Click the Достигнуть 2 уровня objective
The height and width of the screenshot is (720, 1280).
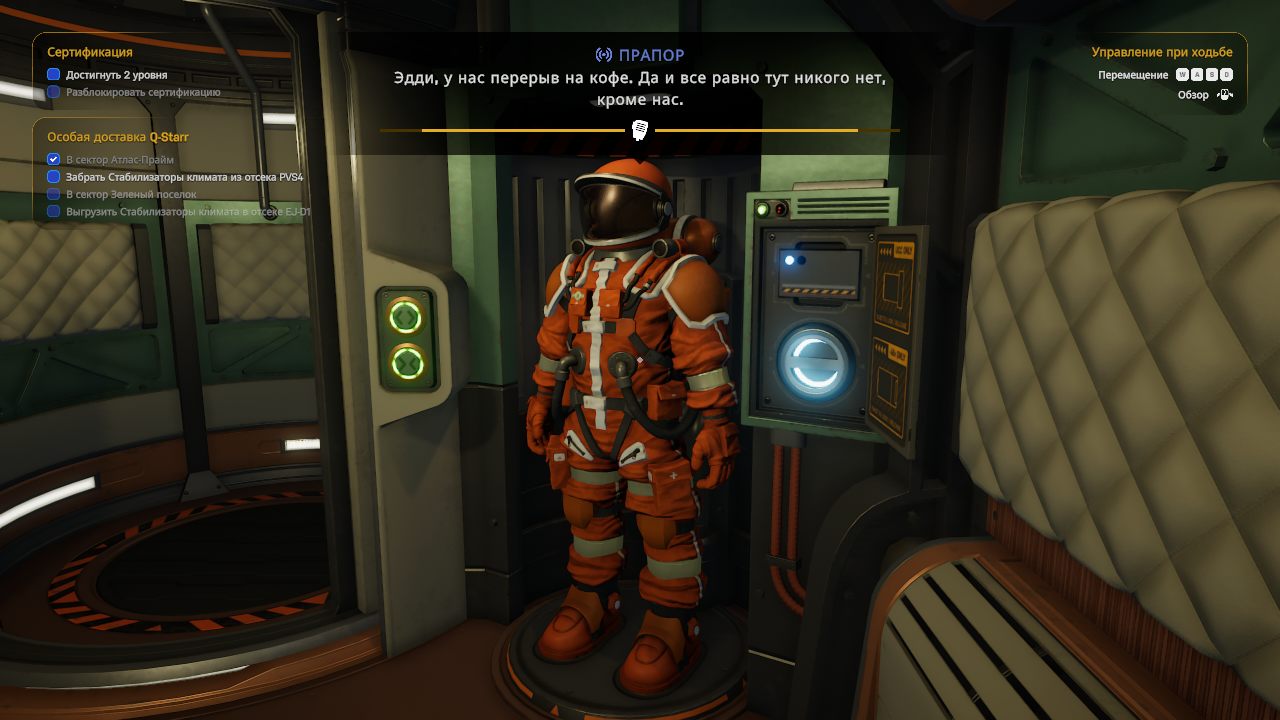tap(116, 75)
